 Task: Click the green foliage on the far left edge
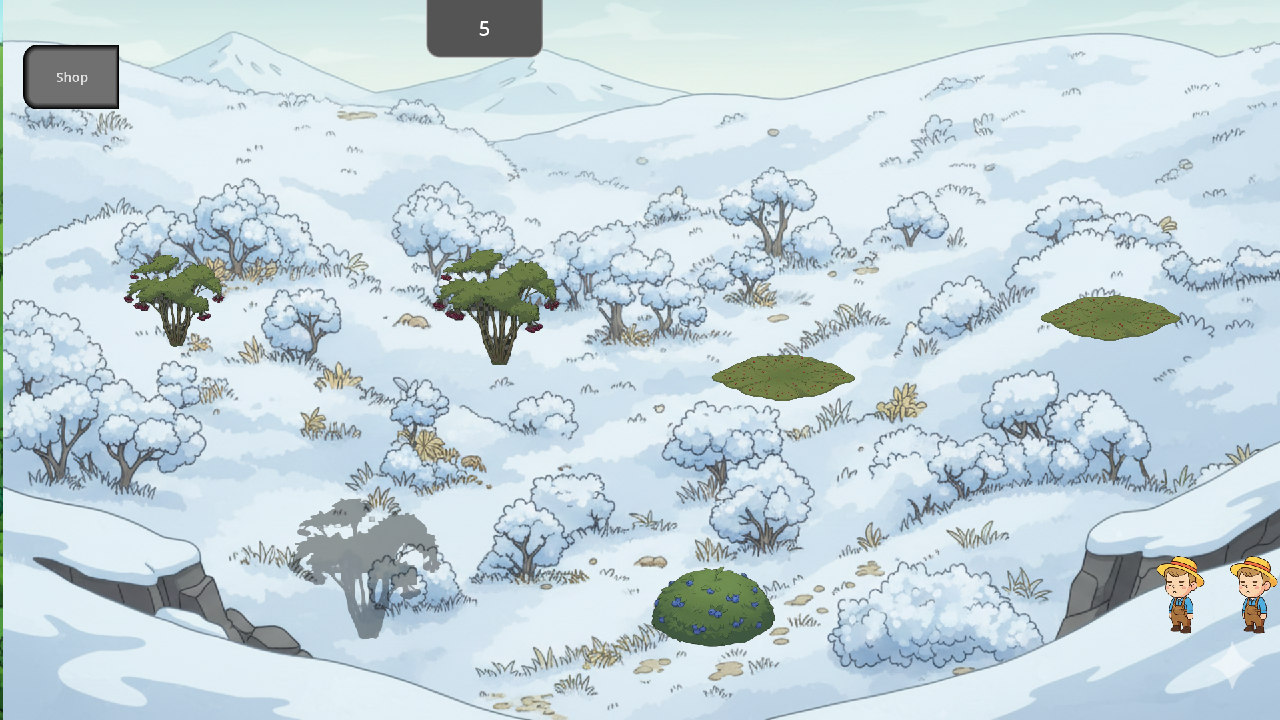pos(5,350)
